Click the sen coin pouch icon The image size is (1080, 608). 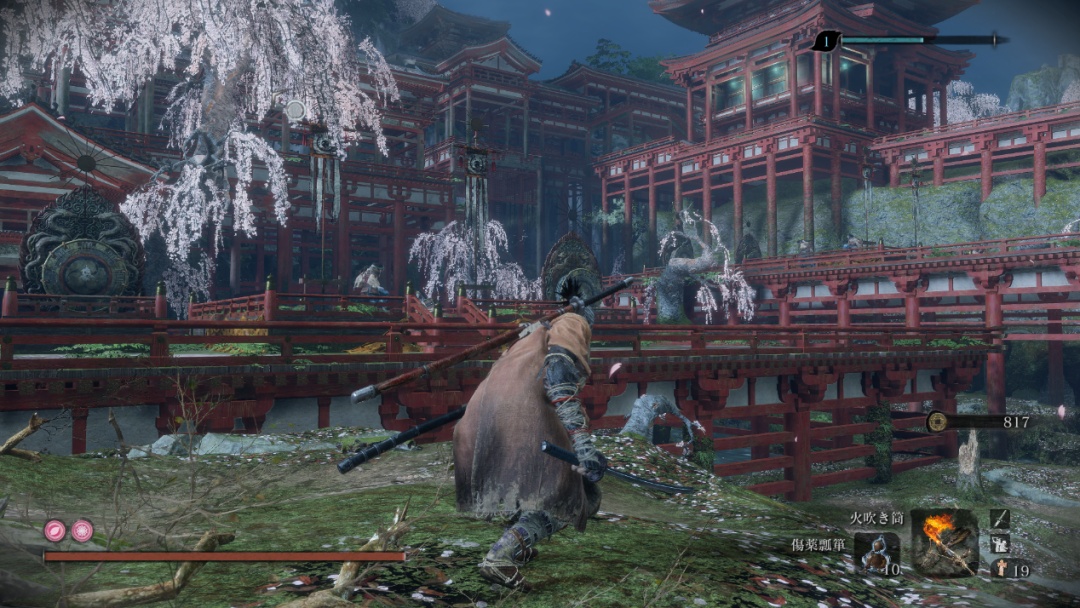[937, 422]
